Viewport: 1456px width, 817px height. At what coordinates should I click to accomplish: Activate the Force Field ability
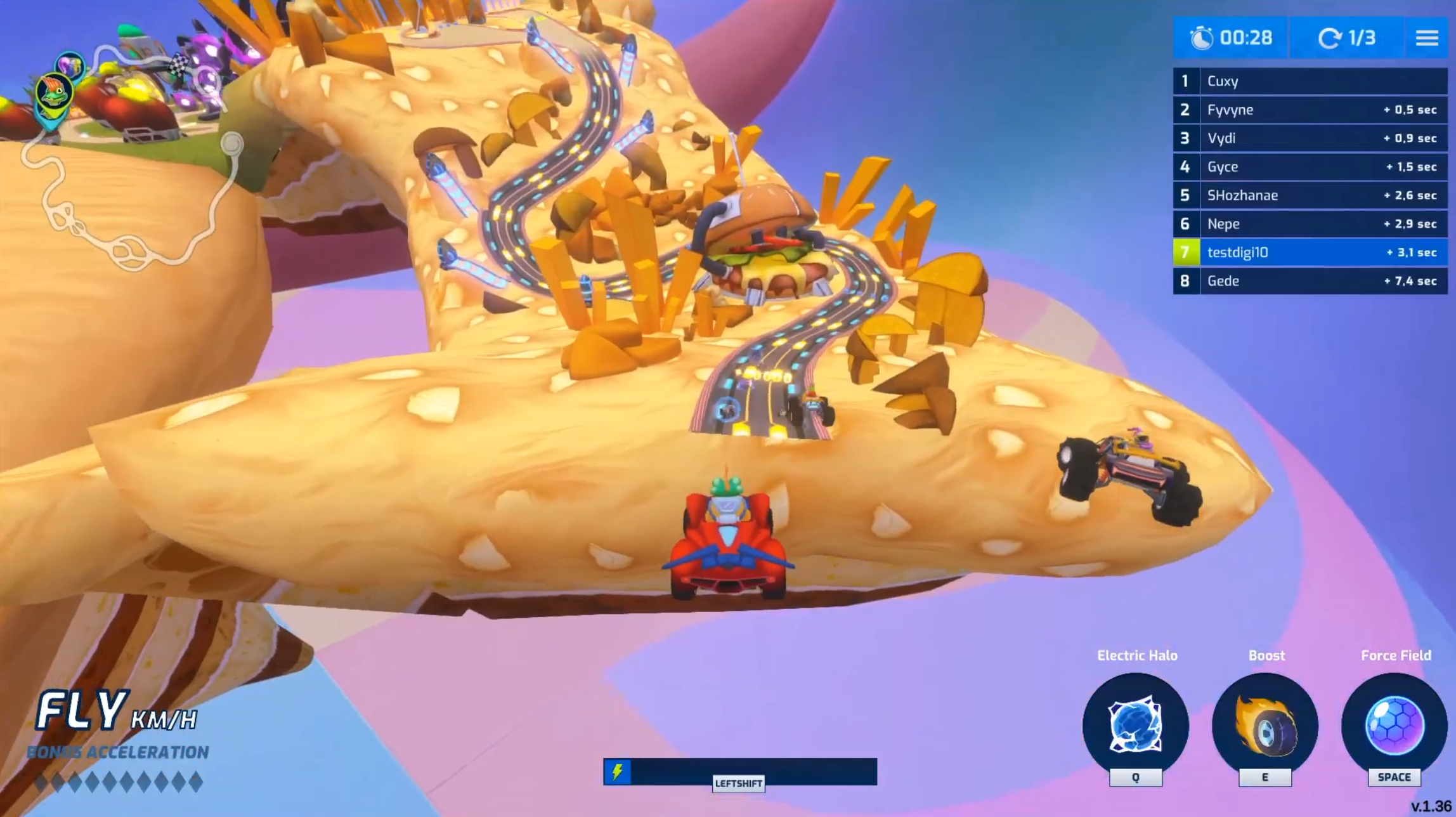point(1394,725)
